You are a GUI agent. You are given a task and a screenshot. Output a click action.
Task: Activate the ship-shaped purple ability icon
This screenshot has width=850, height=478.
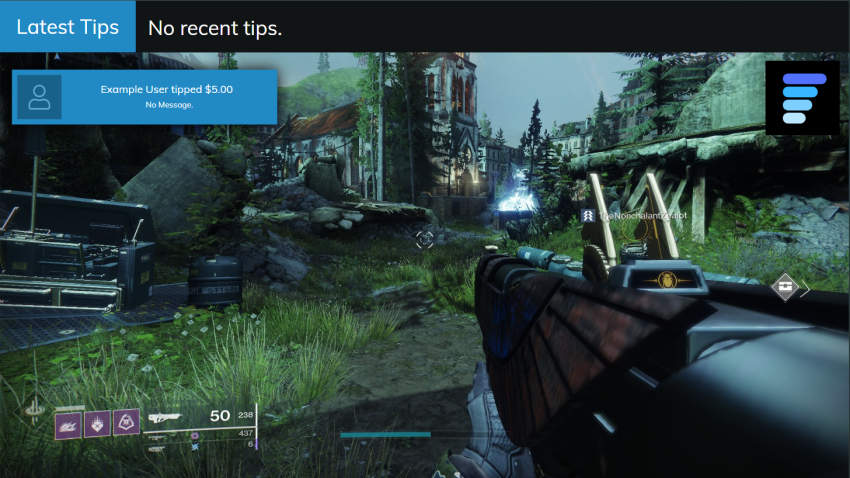point(97,424)
